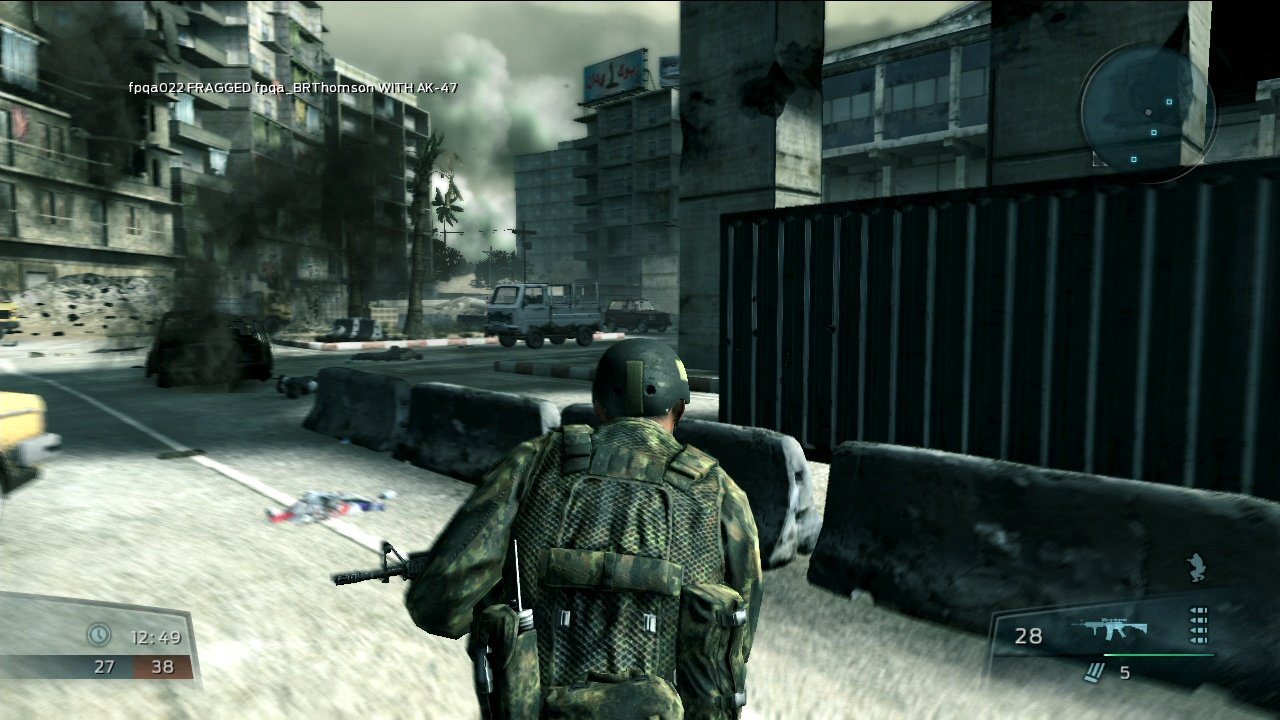Click the player marker dot on minimap
Screen dimensions: 1280x720
1147,111
